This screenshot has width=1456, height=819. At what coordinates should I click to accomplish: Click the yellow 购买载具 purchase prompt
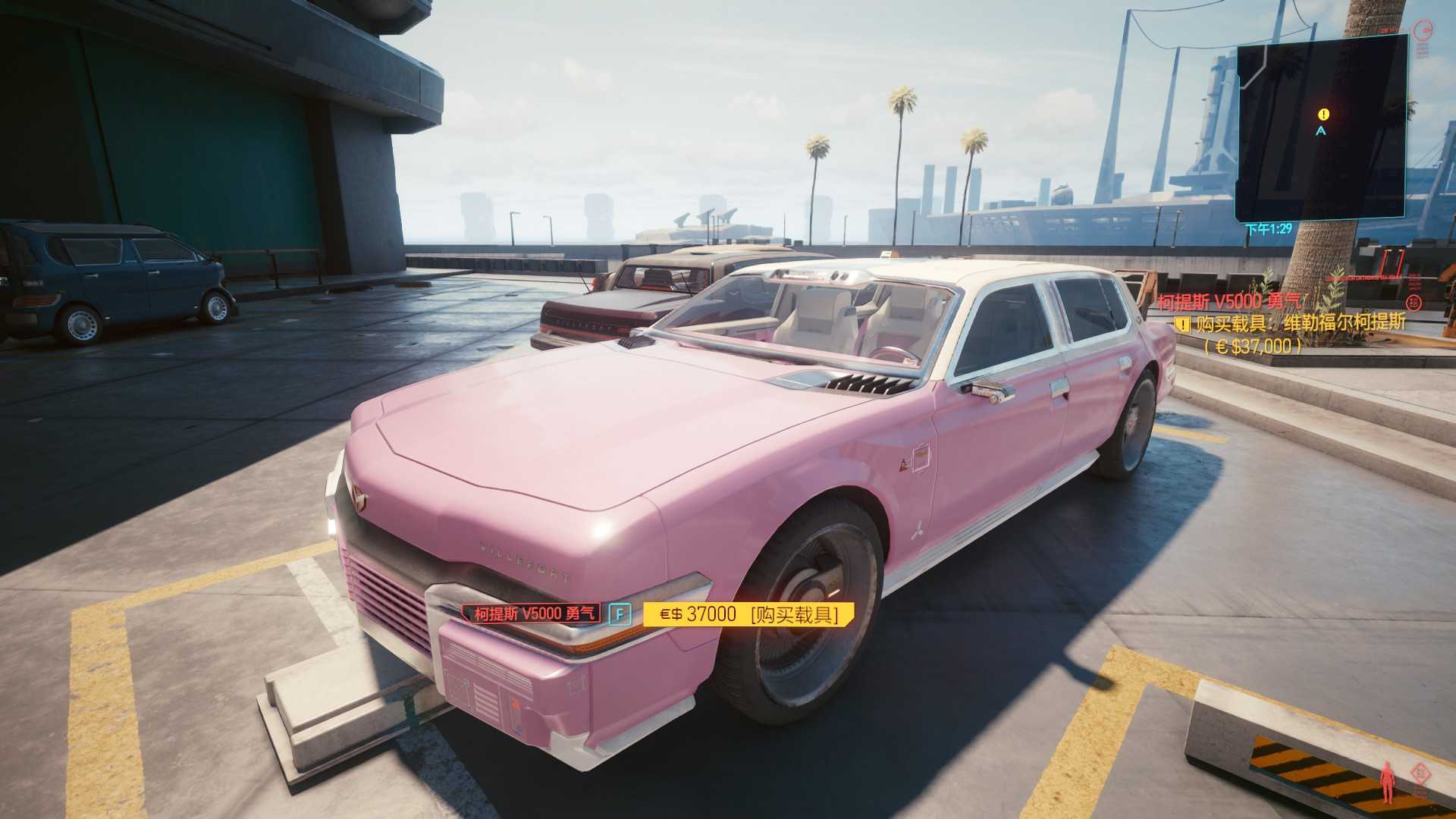tap(748, 614)
